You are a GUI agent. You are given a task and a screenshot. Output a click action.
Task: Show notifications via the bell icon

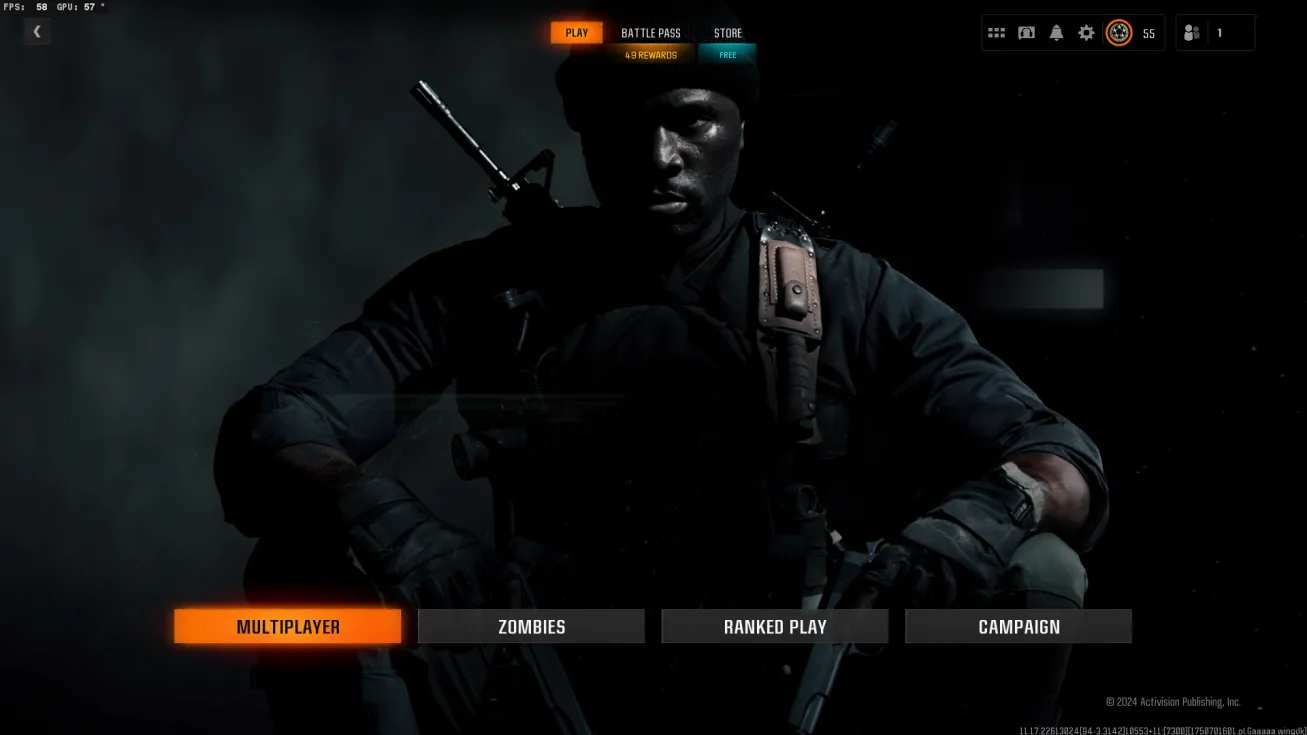pyautogui.click(x=1056, y=33)
